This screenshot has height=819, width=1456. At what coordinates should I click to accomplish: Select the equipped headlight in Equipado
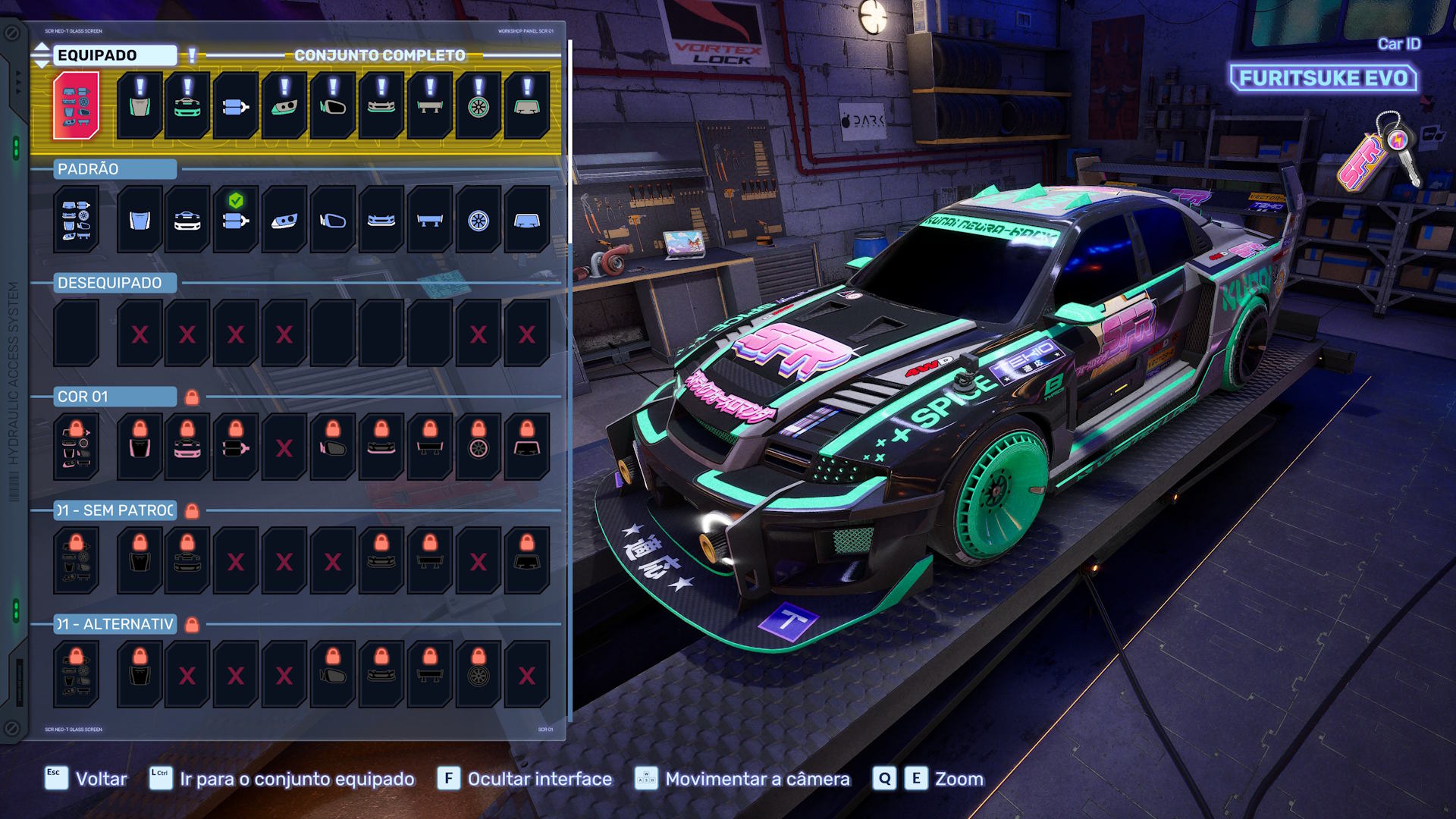284,105
